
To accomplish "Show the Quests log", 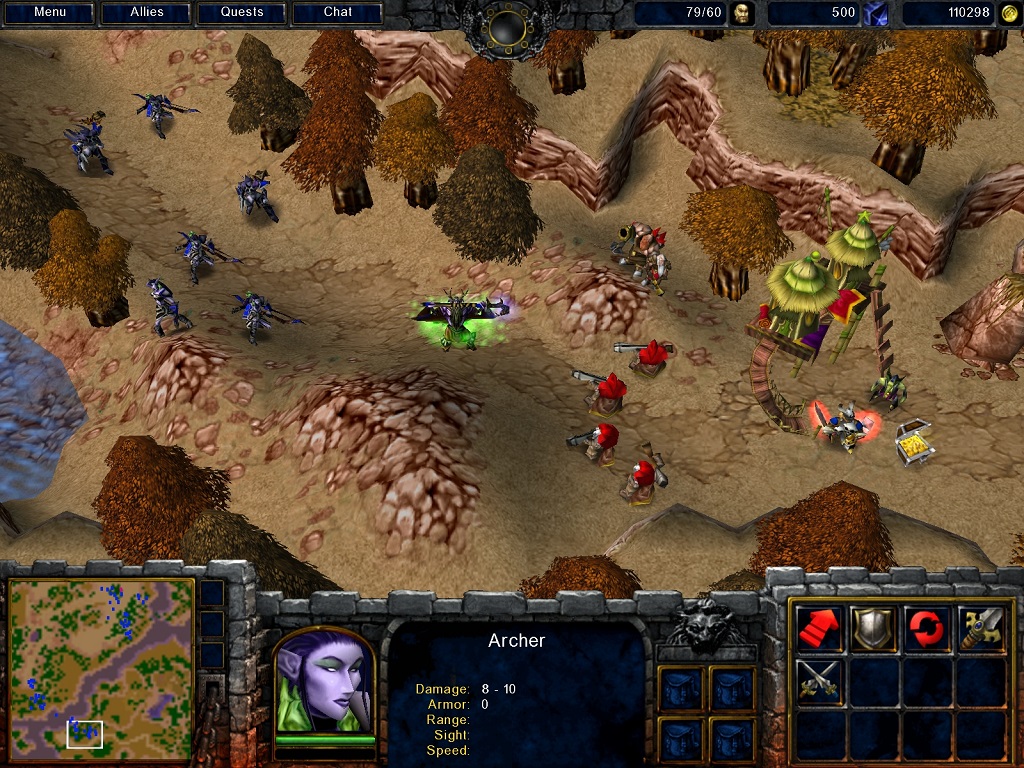I will [242, 13].
